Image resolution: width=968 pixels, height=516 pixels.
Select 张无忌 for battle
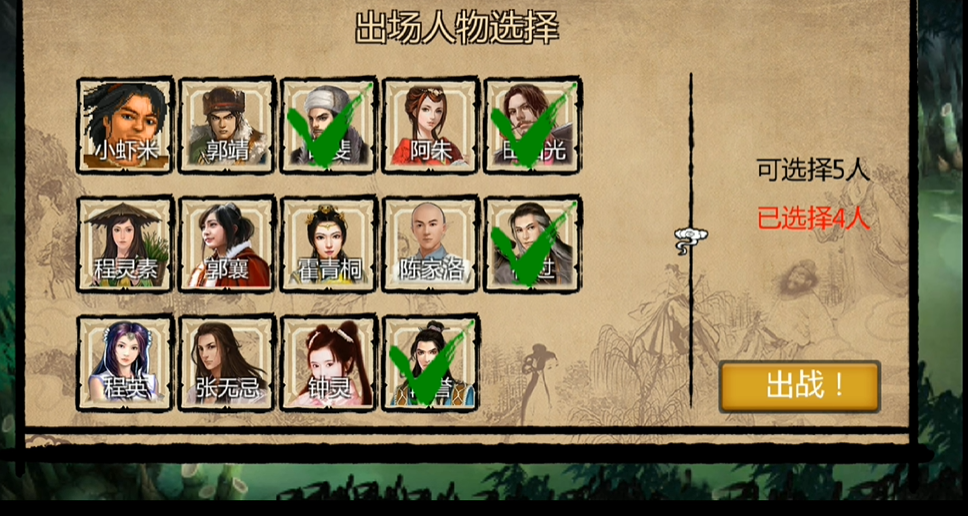point(227,362)
